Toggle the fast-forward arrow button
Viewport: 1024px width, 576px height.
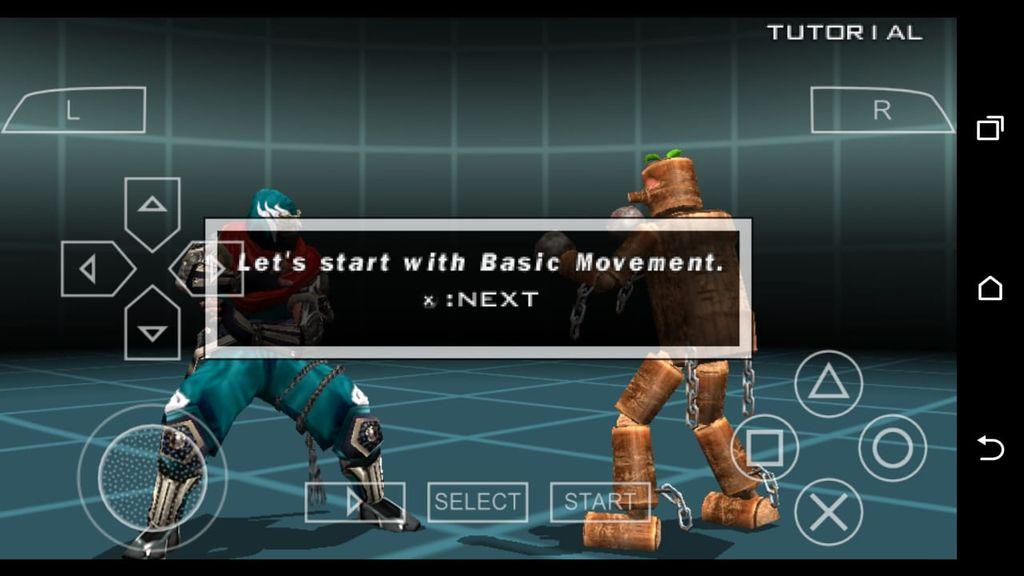click(x=355, y=502)
